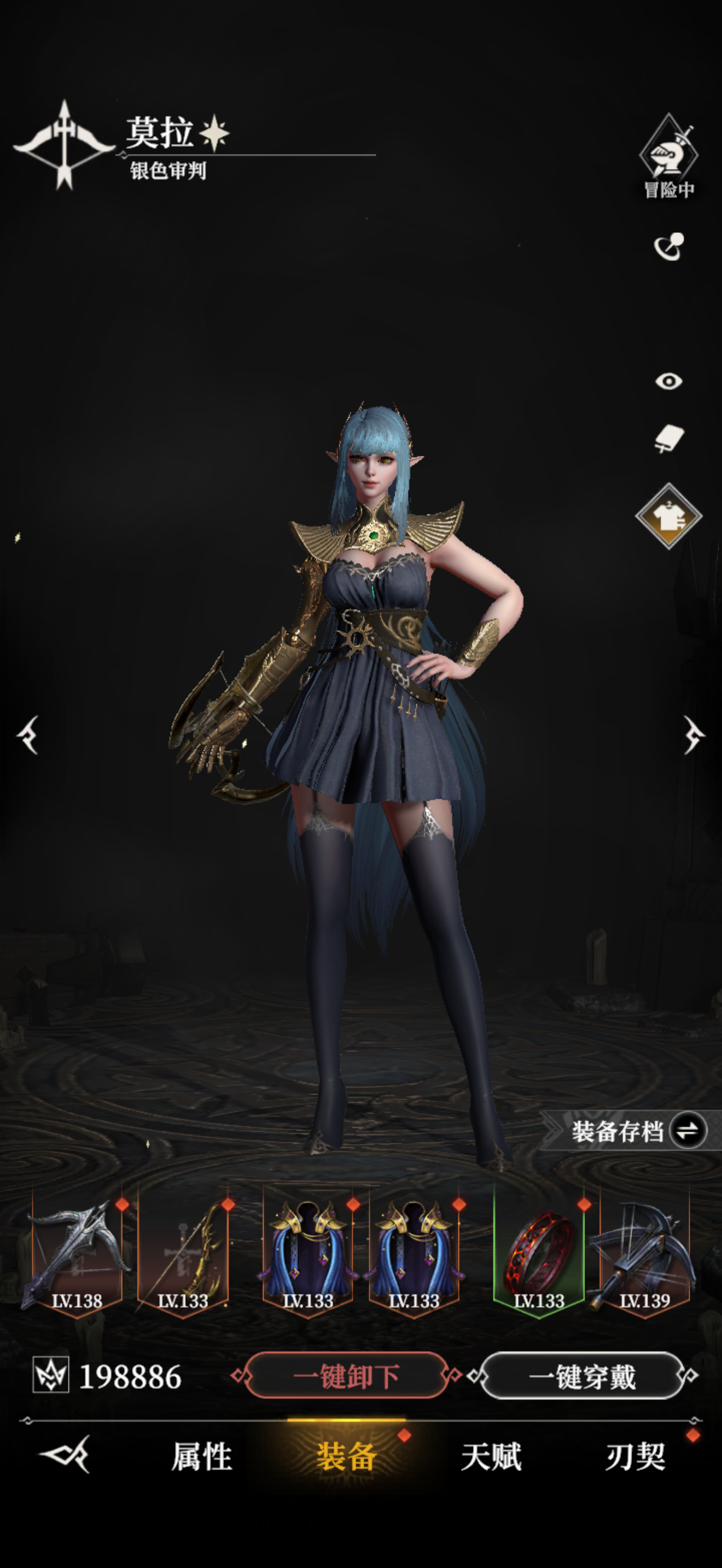Toggle UI visibility with the eye icon
Image resolution: width=722 pixels, height=1568 pixels.
click(x=668, y=382)
